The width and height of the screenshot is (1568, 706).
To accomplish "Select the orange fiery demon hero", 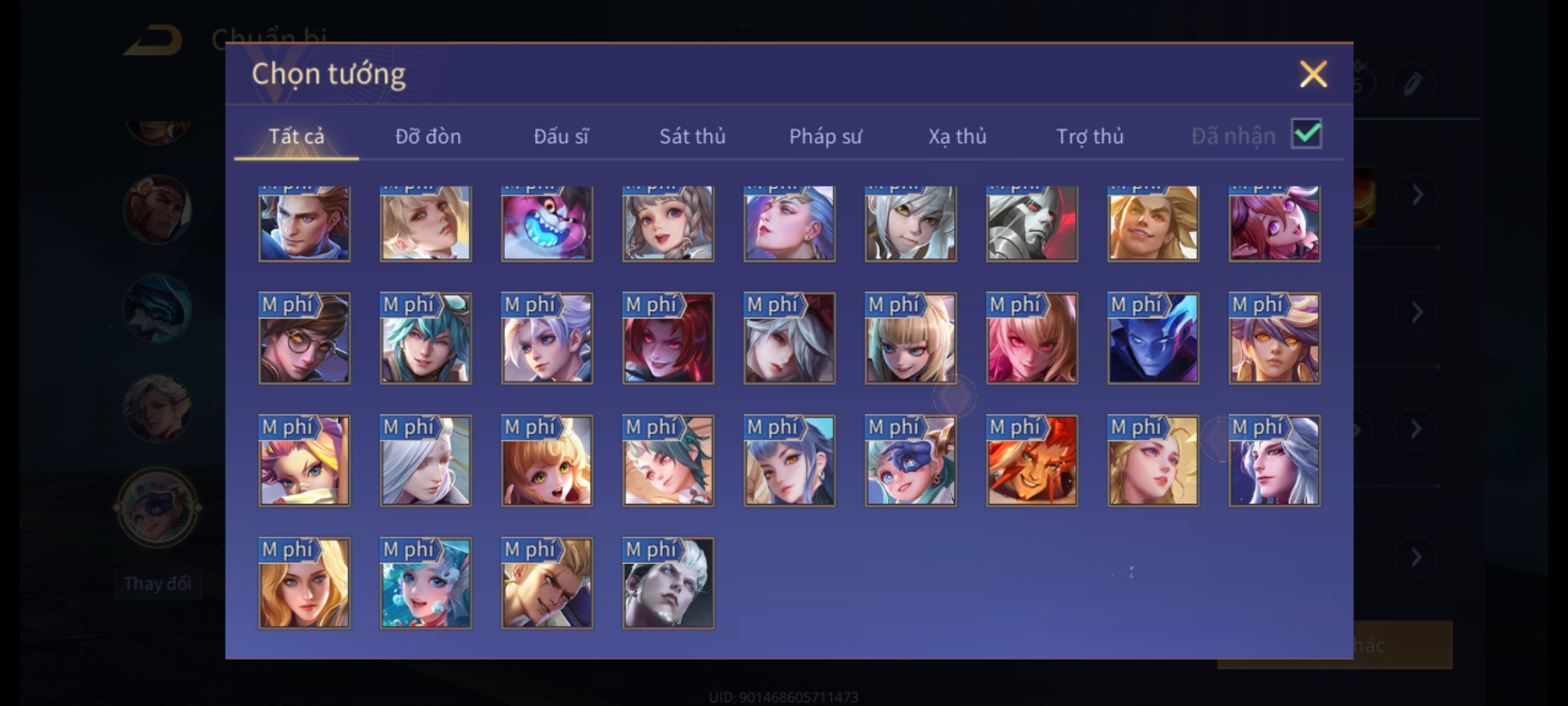I will tap(1032, 461).
